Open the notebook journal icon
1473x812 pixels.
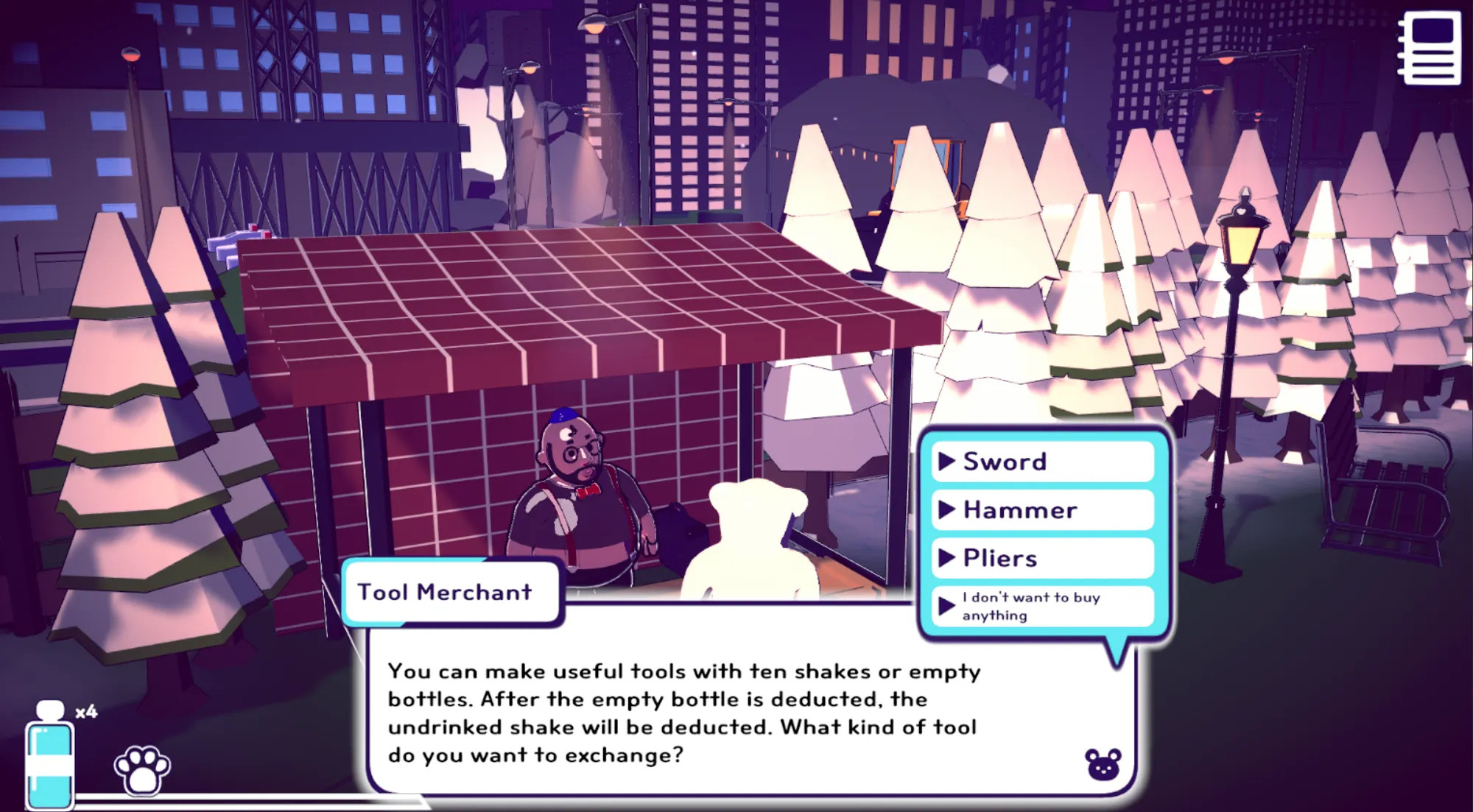tap(1430, 48)
